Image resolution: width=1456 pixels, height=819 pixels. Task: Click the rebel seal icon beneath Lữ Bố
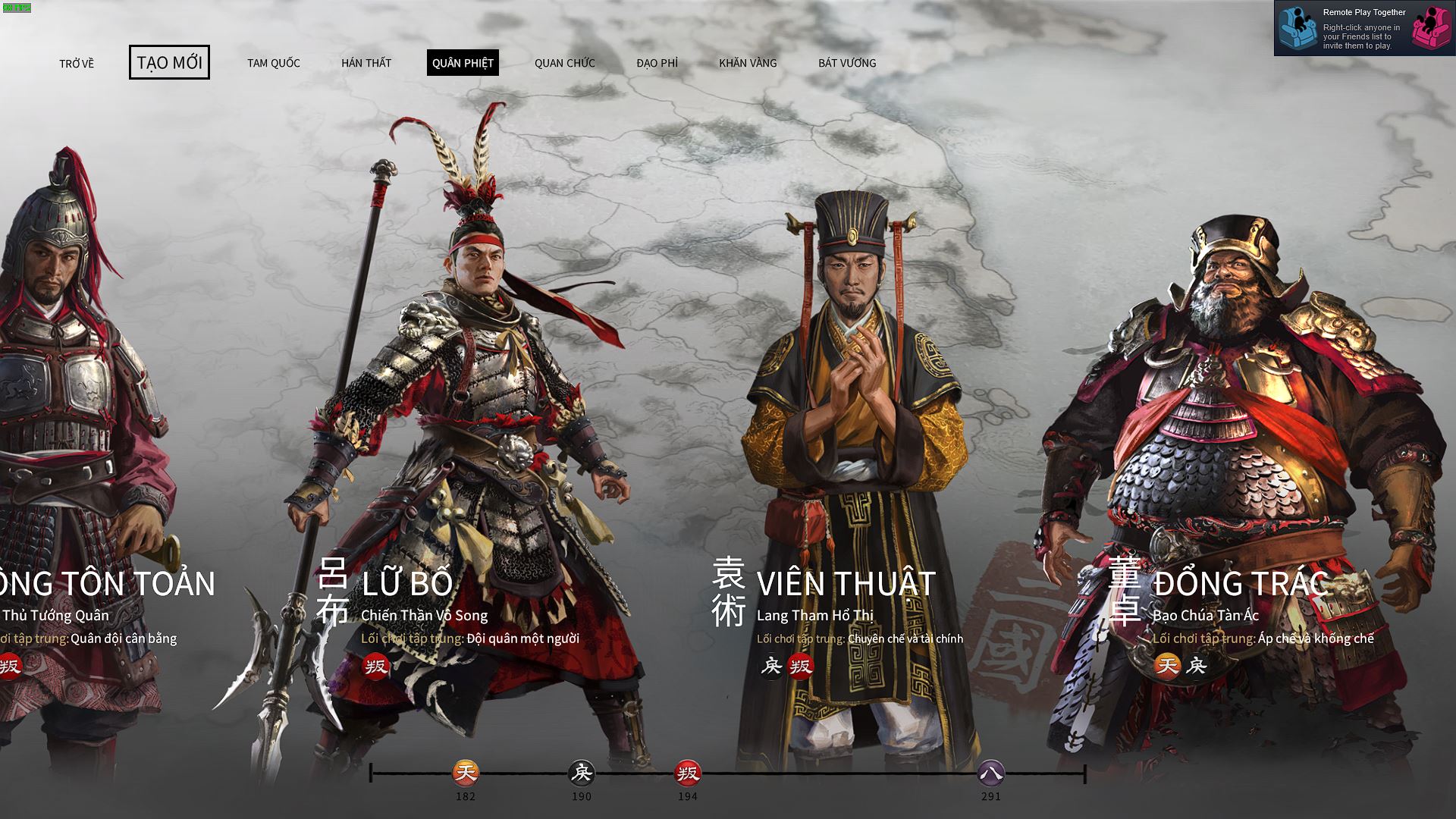(377, 668)
